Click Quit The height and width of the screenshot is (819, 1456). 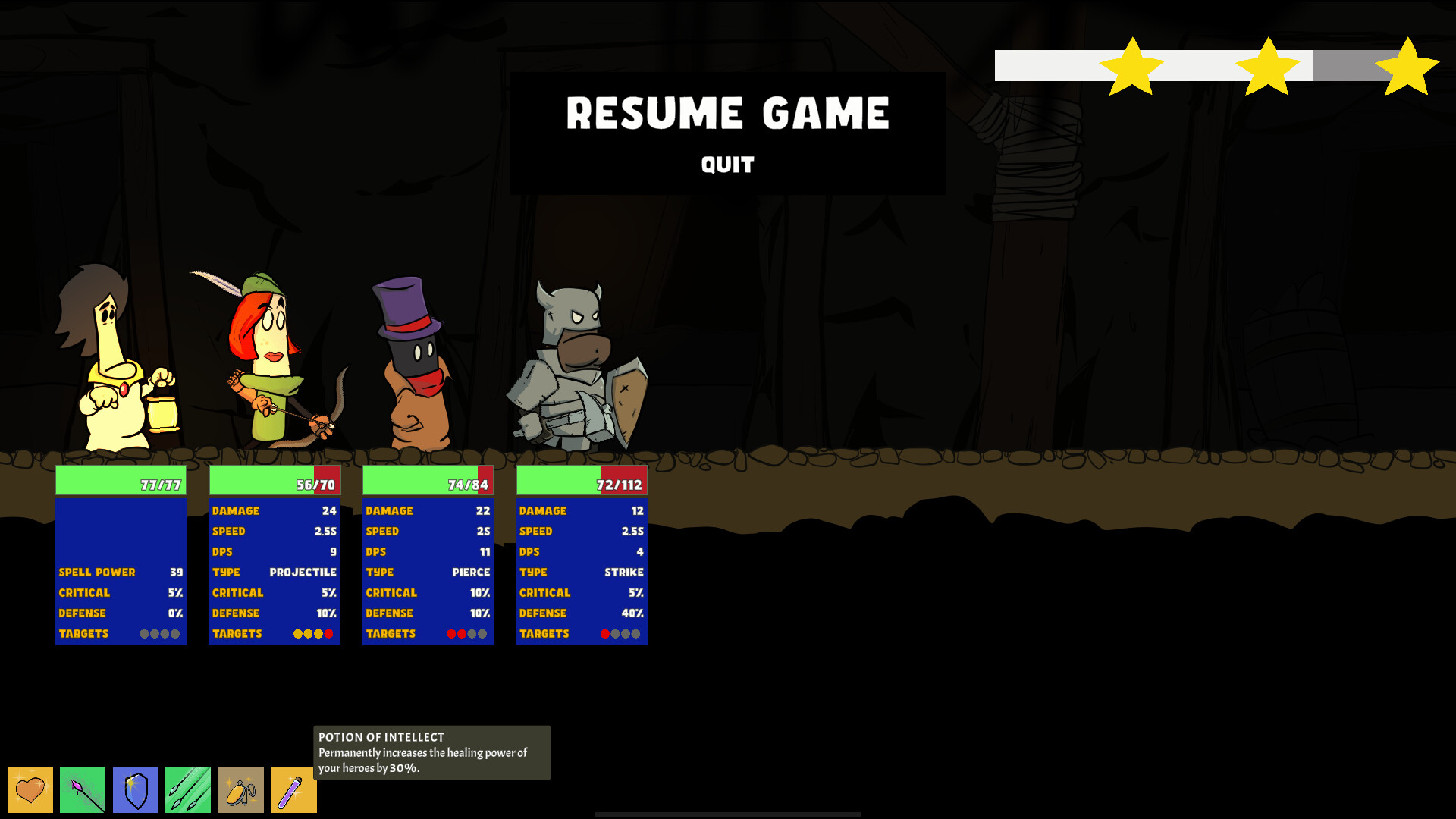point(726,165)
